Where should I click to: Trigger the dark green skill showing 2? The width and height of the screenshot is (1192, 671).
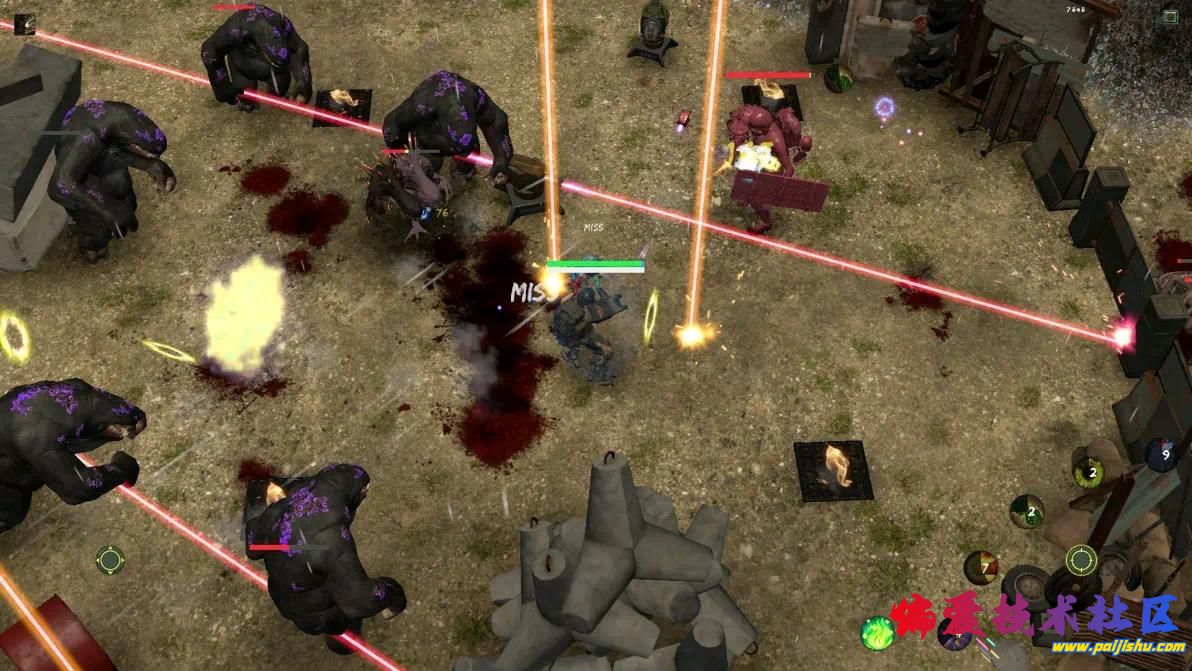[x=1027, y=511]
